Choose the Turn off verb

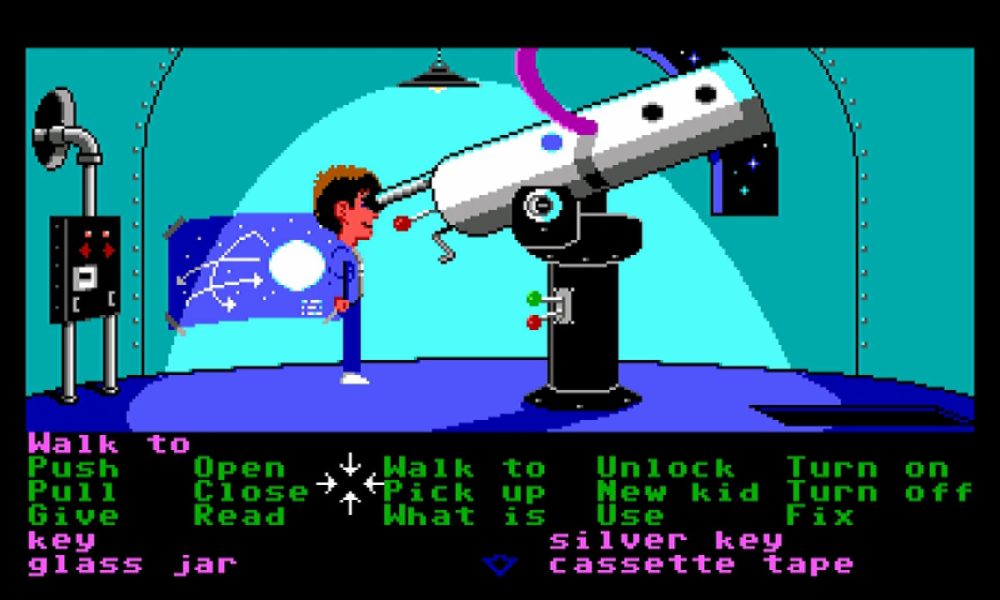coord(879,492)
